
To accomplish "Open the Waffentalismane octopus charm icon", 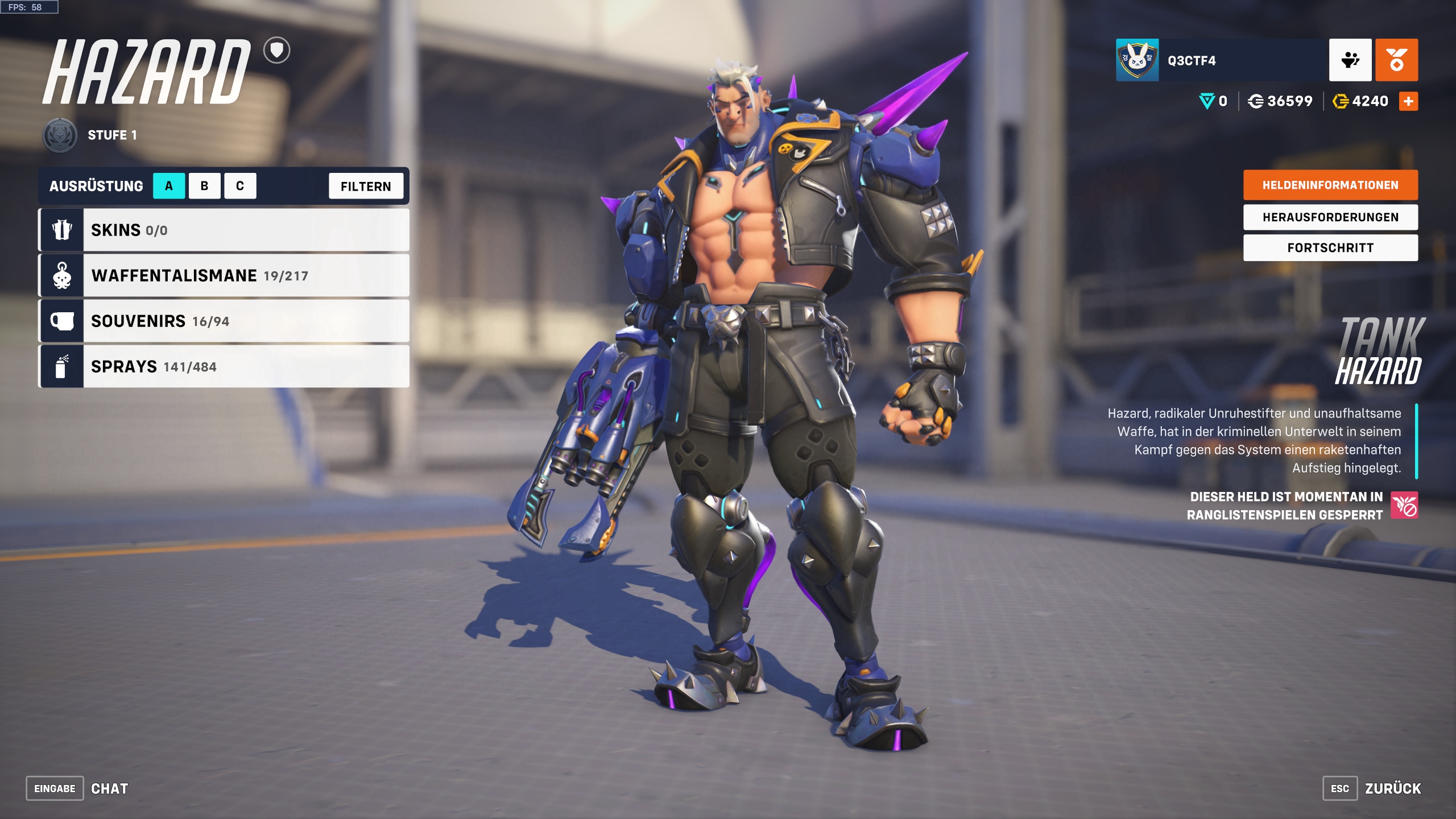I will [61, 275].
